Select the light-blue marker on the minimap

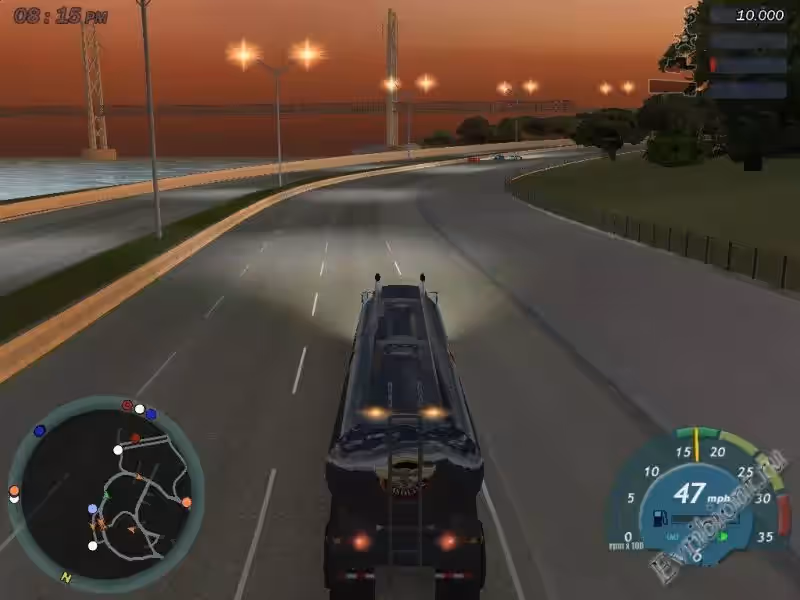(x=92, y=509)
